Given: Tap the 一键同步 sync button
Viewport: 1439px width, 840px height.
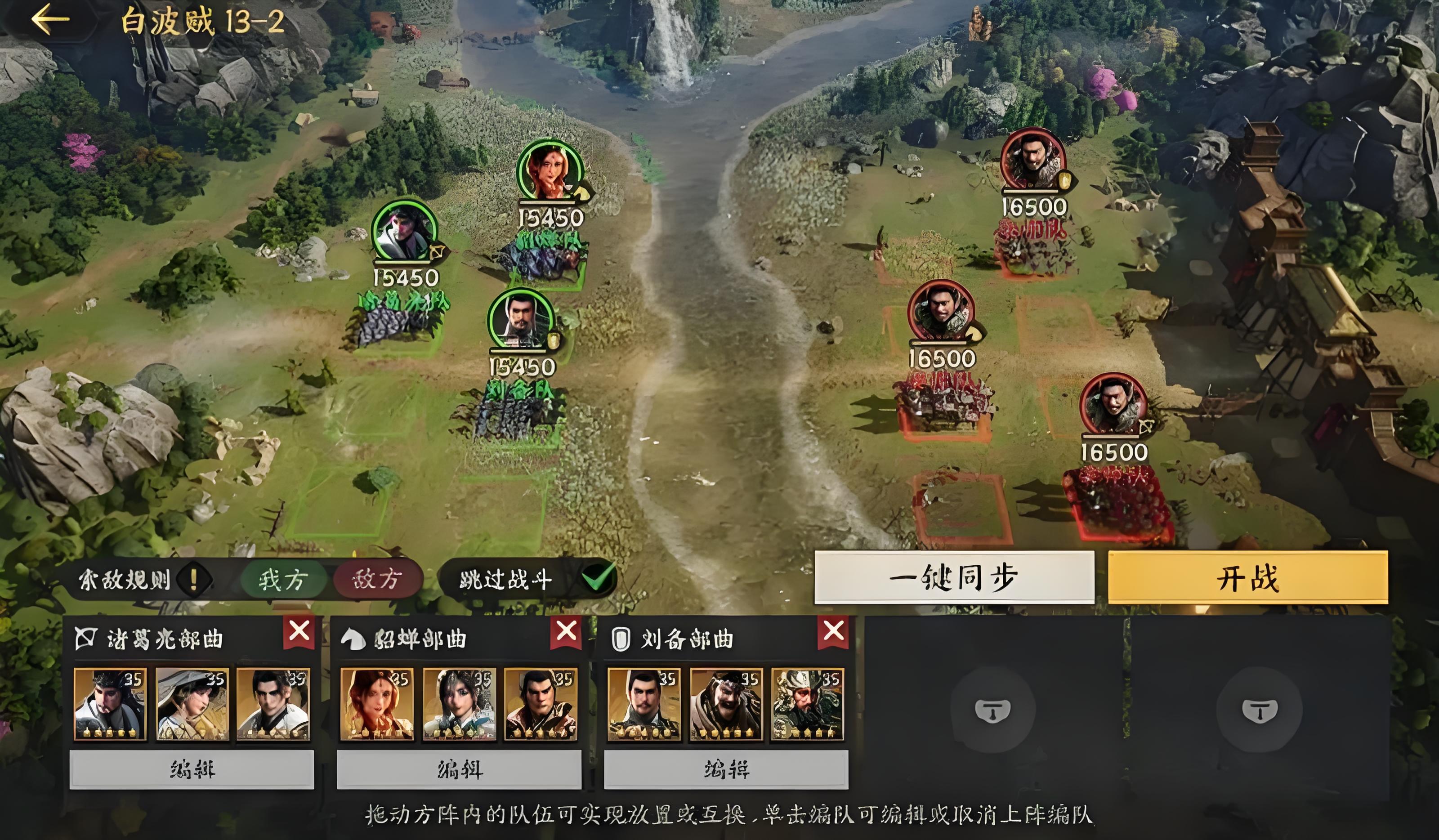Looking at the screenshot, I should 954,577.
